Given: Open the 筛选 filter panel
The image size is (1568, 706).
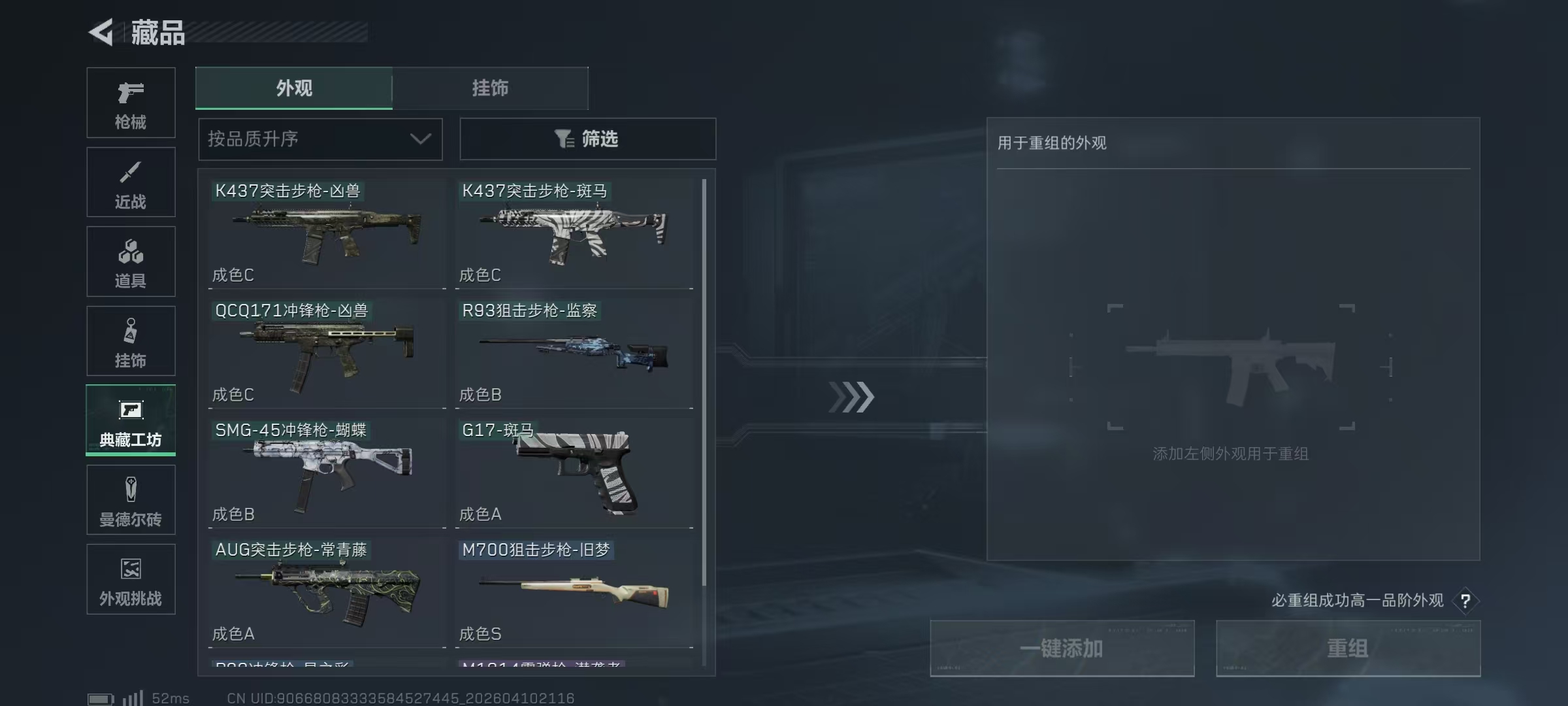Looking at the screenshot, I should [587, 139].
